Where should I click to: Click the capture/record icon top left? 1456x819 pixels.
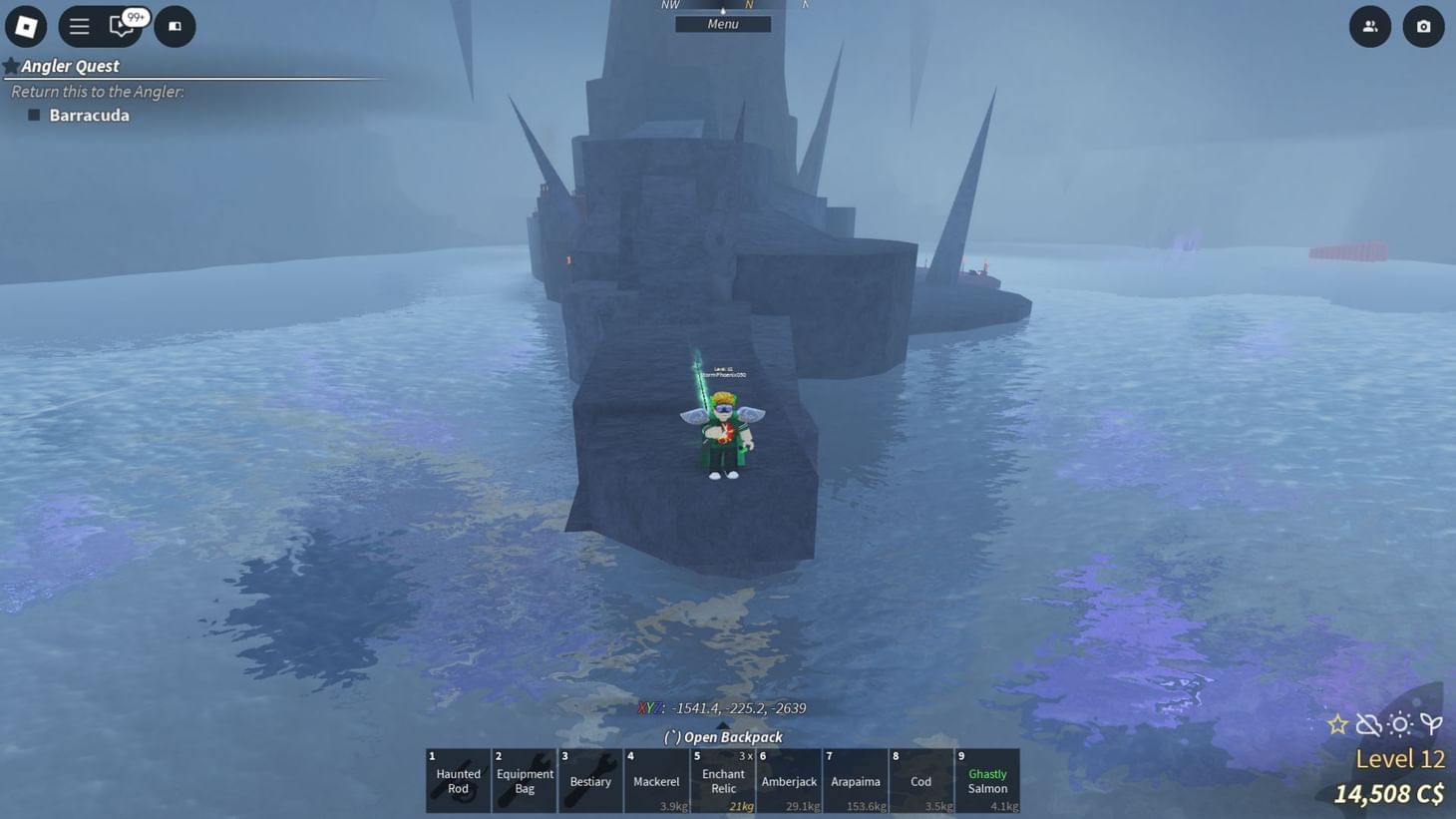[x=175, y=26]
